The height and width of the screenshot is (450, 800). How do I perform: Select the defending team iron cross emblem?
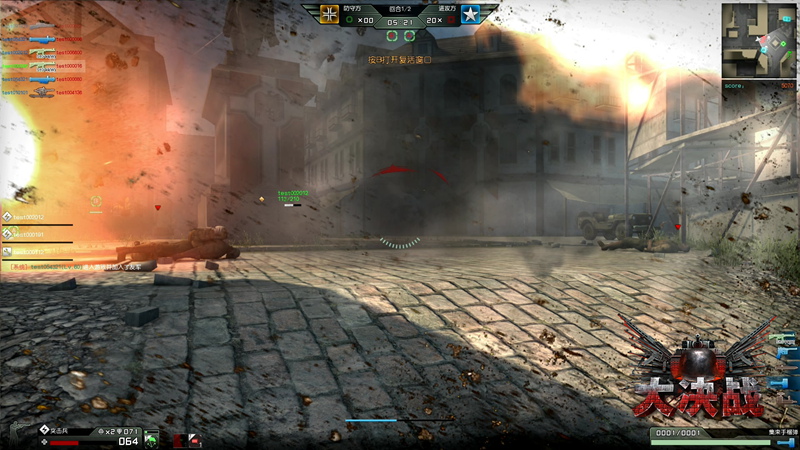[330, 13]
